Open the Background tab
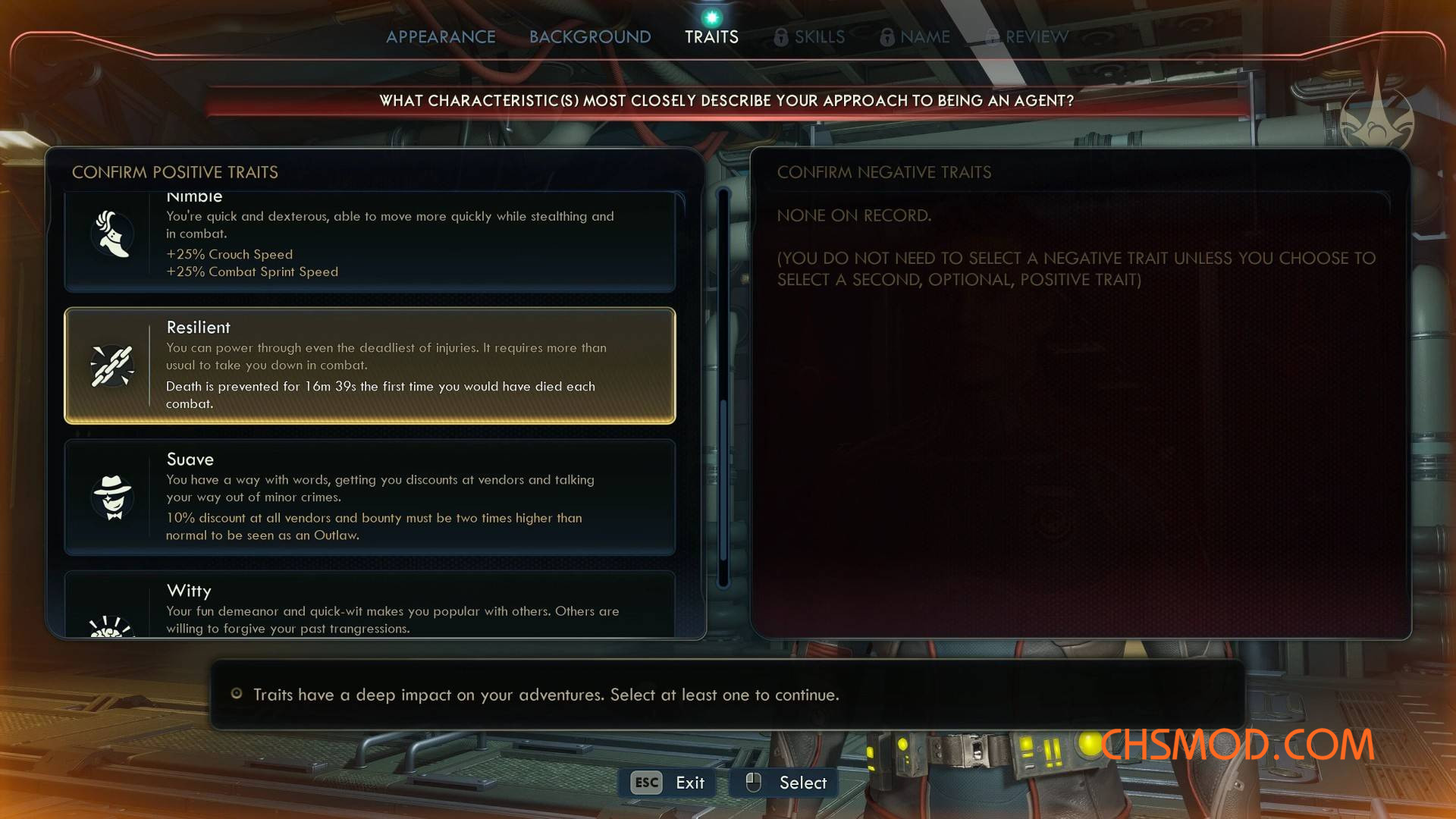The image size is (1456, 819). point(590,36)
